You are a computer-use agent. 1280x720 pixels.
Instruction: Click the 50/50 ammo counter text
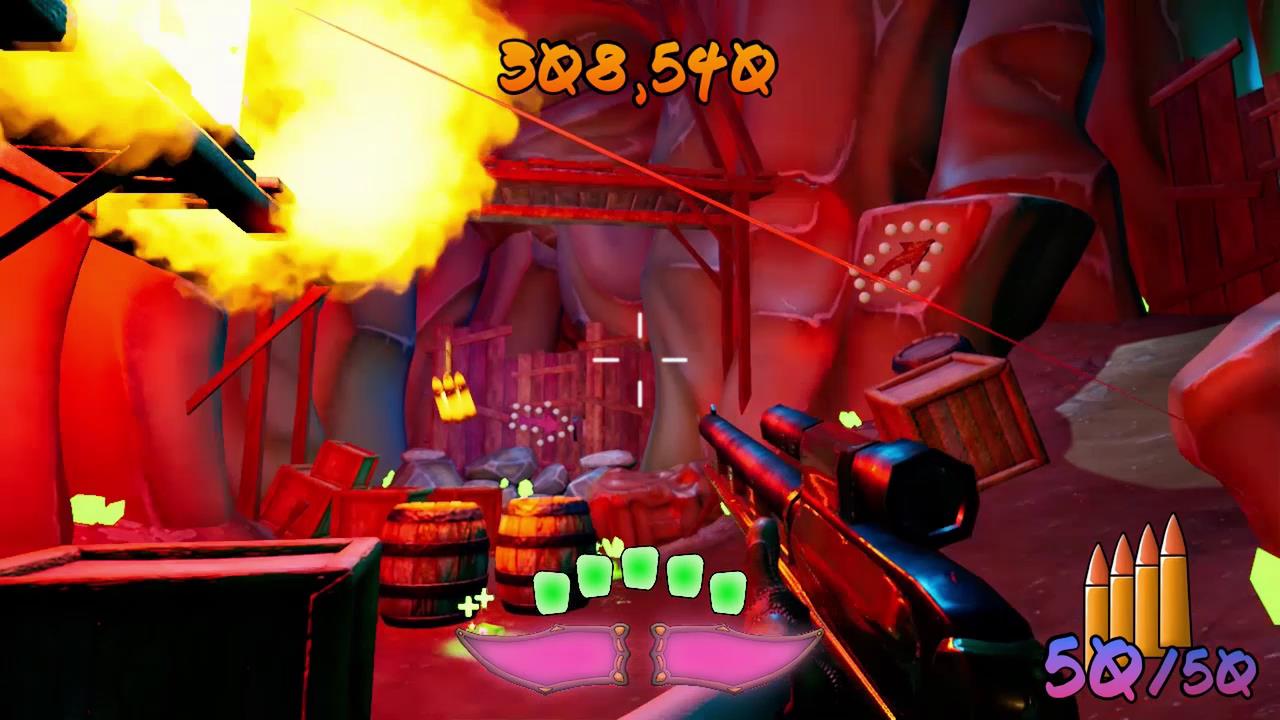1148,664
